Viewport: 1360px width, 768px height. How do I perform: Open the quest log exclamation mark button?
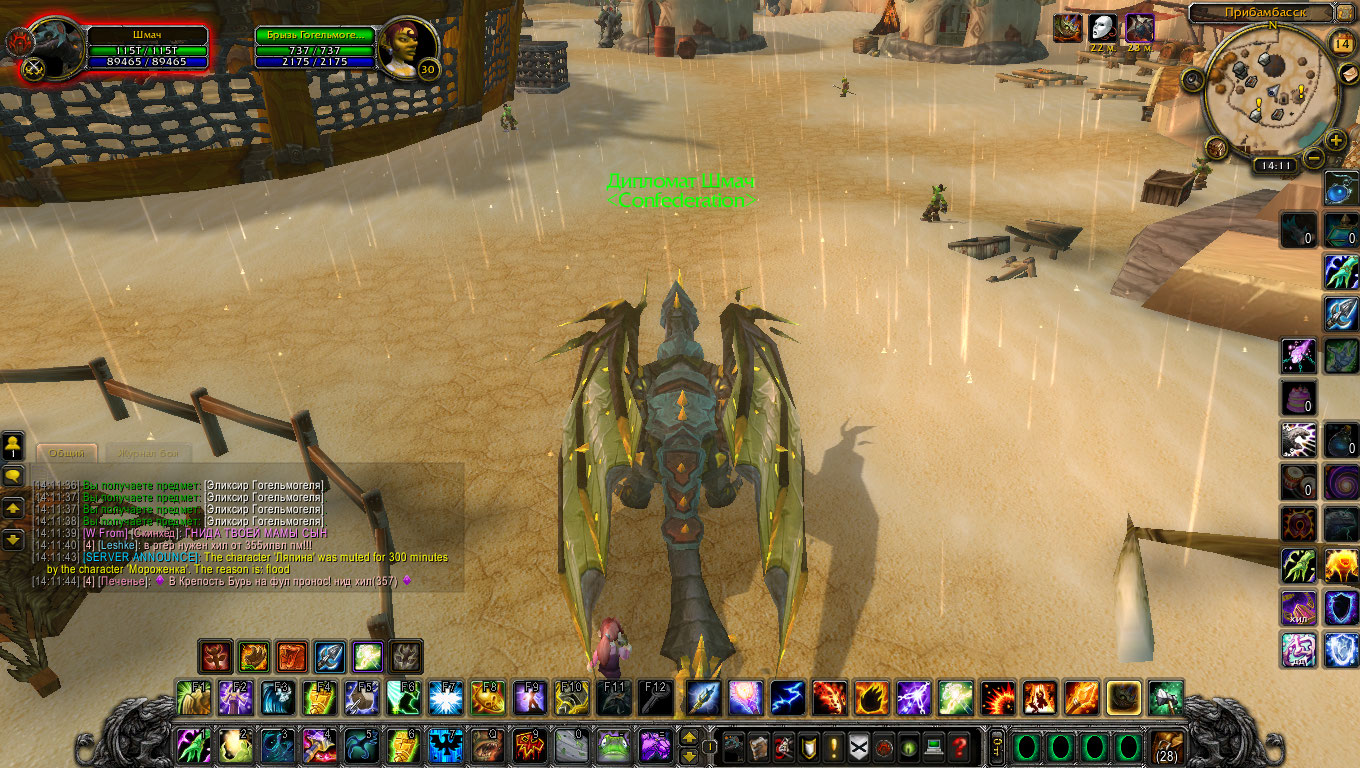[x=832, y=746]
